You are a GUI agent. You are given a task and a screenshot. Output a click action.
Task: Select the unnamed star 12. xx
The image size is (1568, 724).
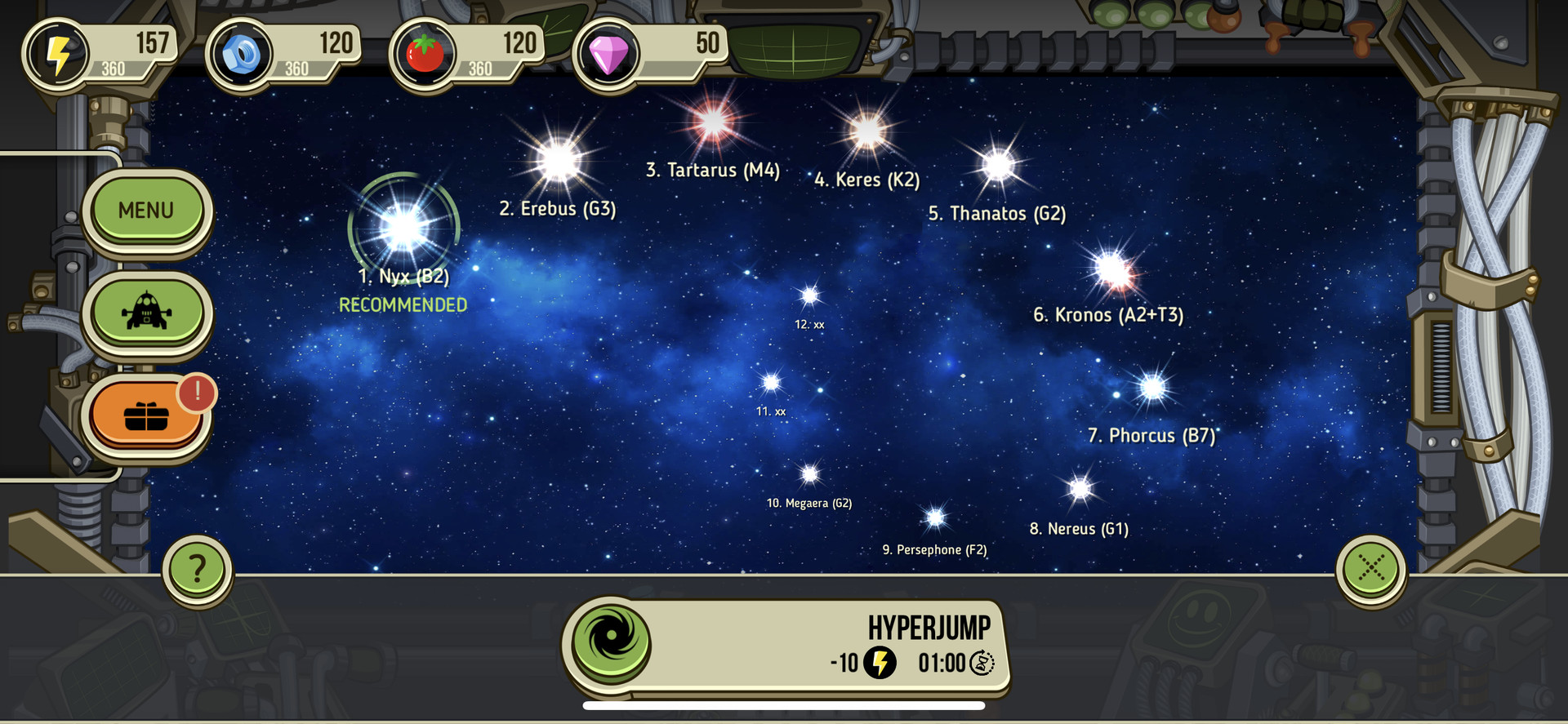click(809, 295)
